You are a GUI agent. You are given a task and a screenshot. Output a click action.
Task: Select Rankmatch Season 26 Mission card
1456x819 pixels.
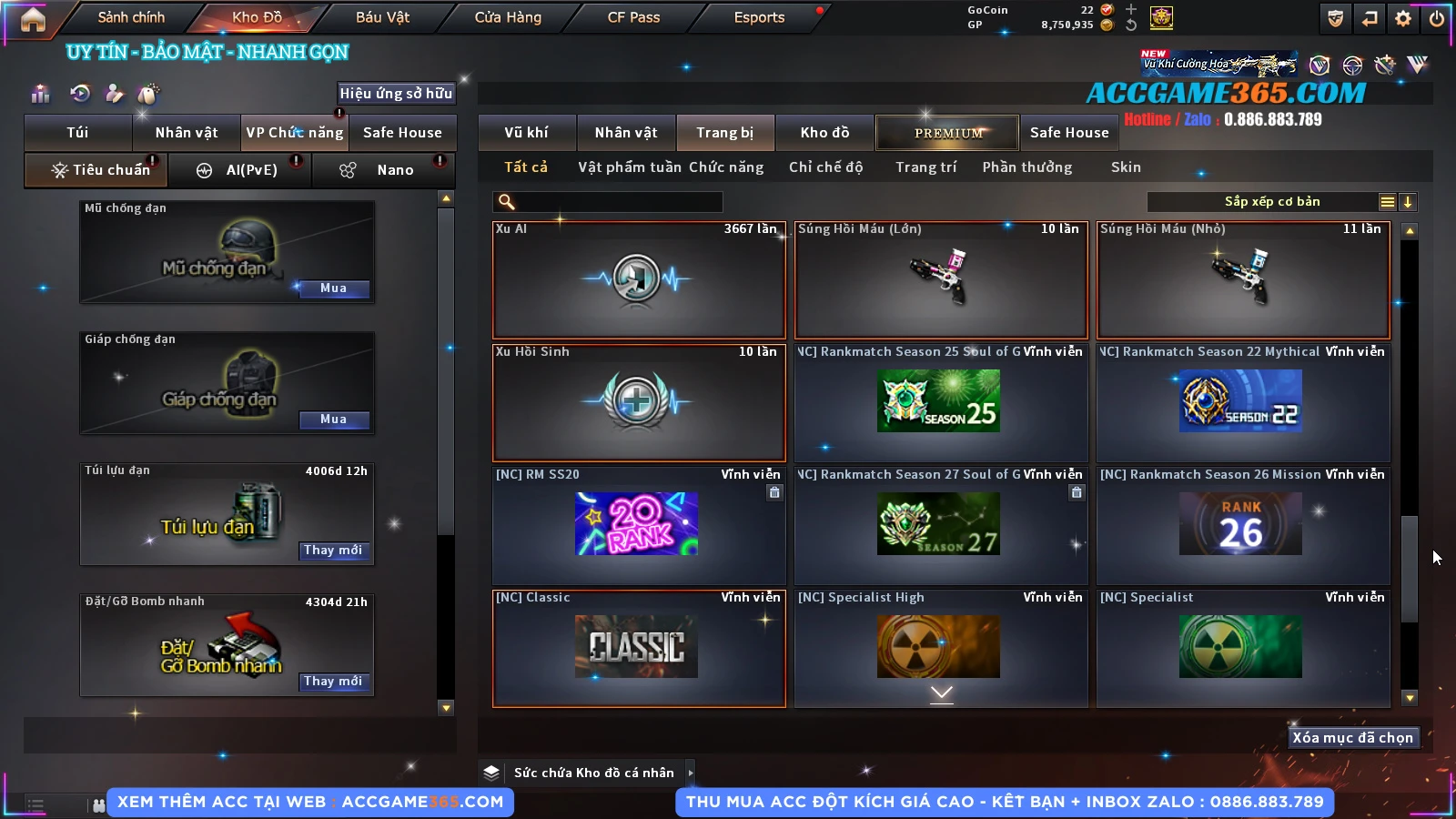(x=1242, y=525)
